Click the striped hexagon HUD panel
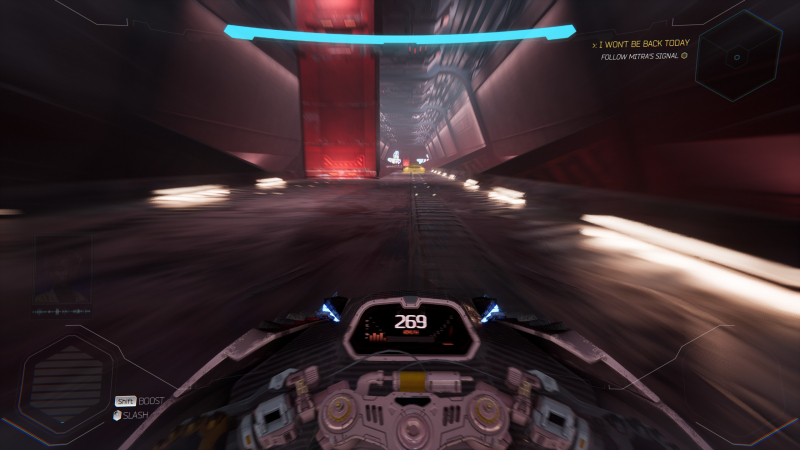 click(67, 380)
